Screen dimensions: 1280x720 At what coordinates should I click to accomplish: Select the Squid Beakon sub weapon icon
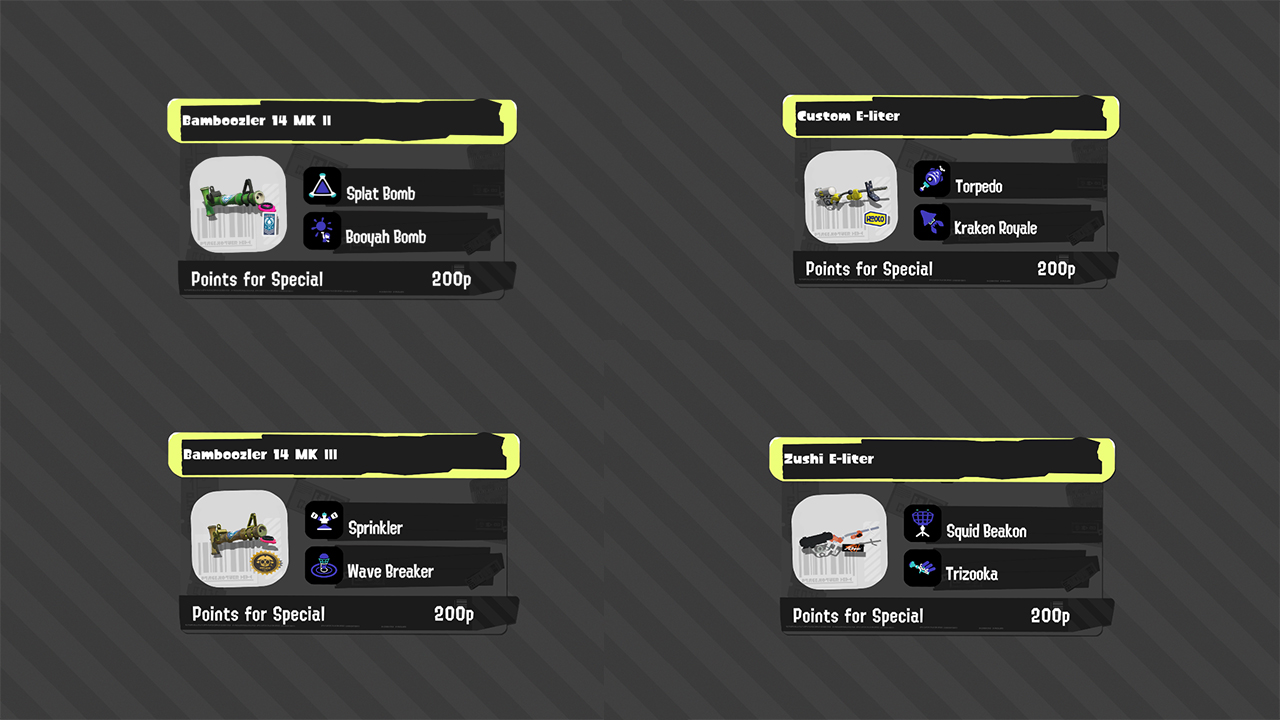(x=922, y=522)
